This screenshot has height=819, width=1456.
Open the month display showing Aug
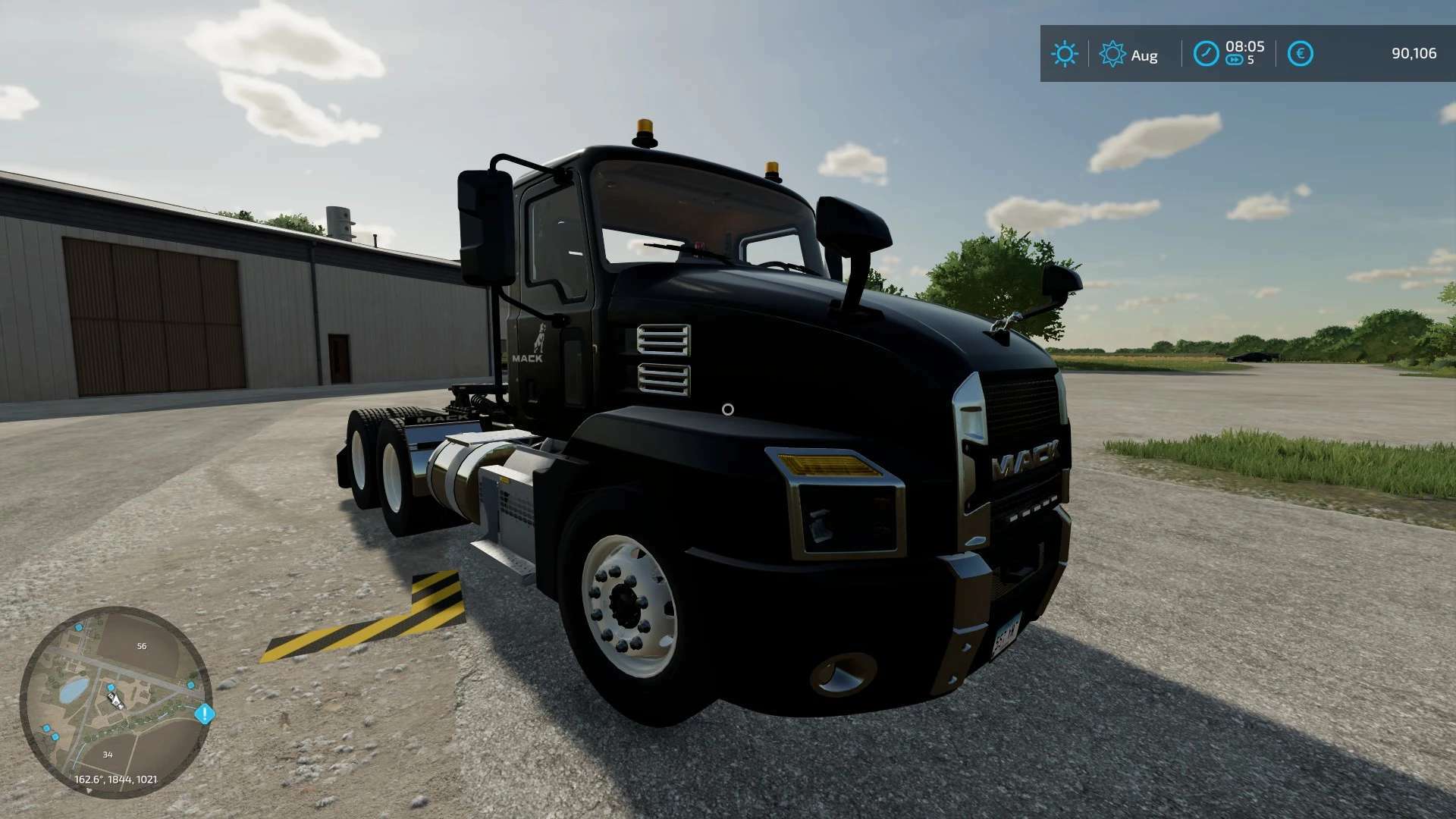point(1145,55)
